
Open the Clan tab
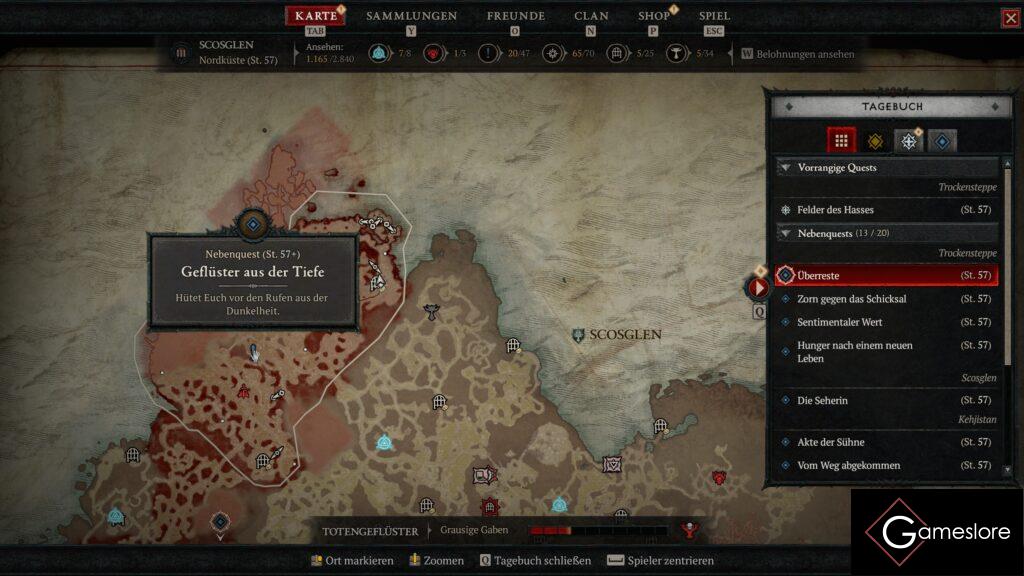[x=591, y=16]
